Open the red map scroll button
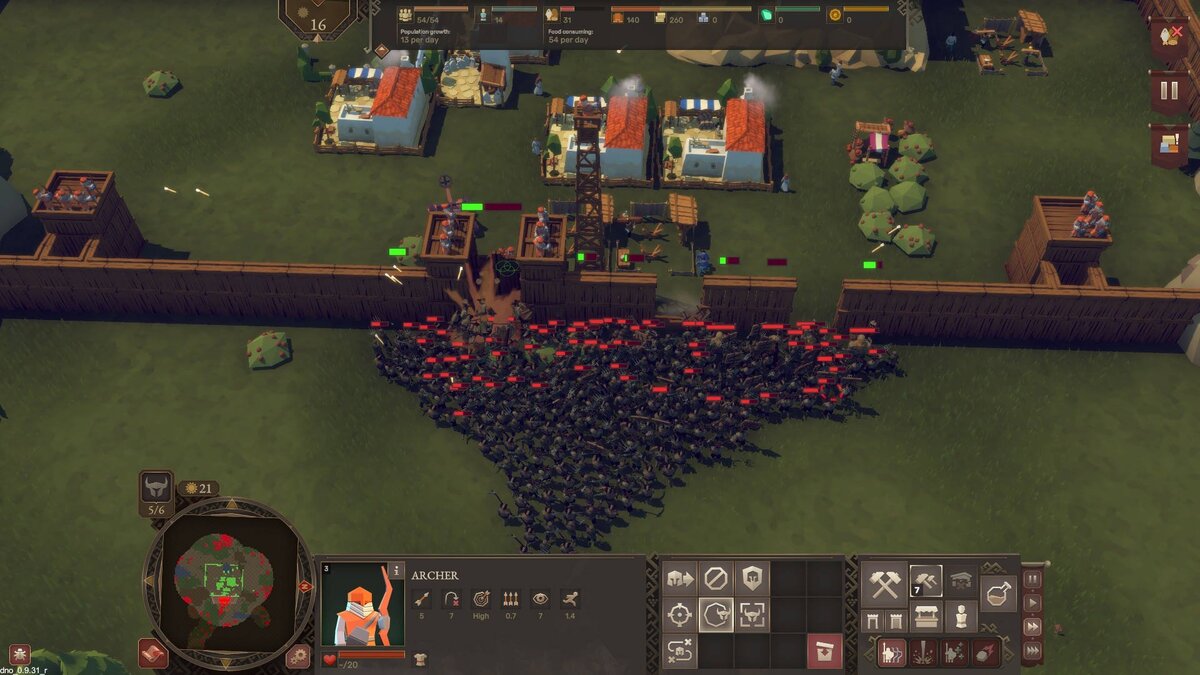 tap(153, 652)
